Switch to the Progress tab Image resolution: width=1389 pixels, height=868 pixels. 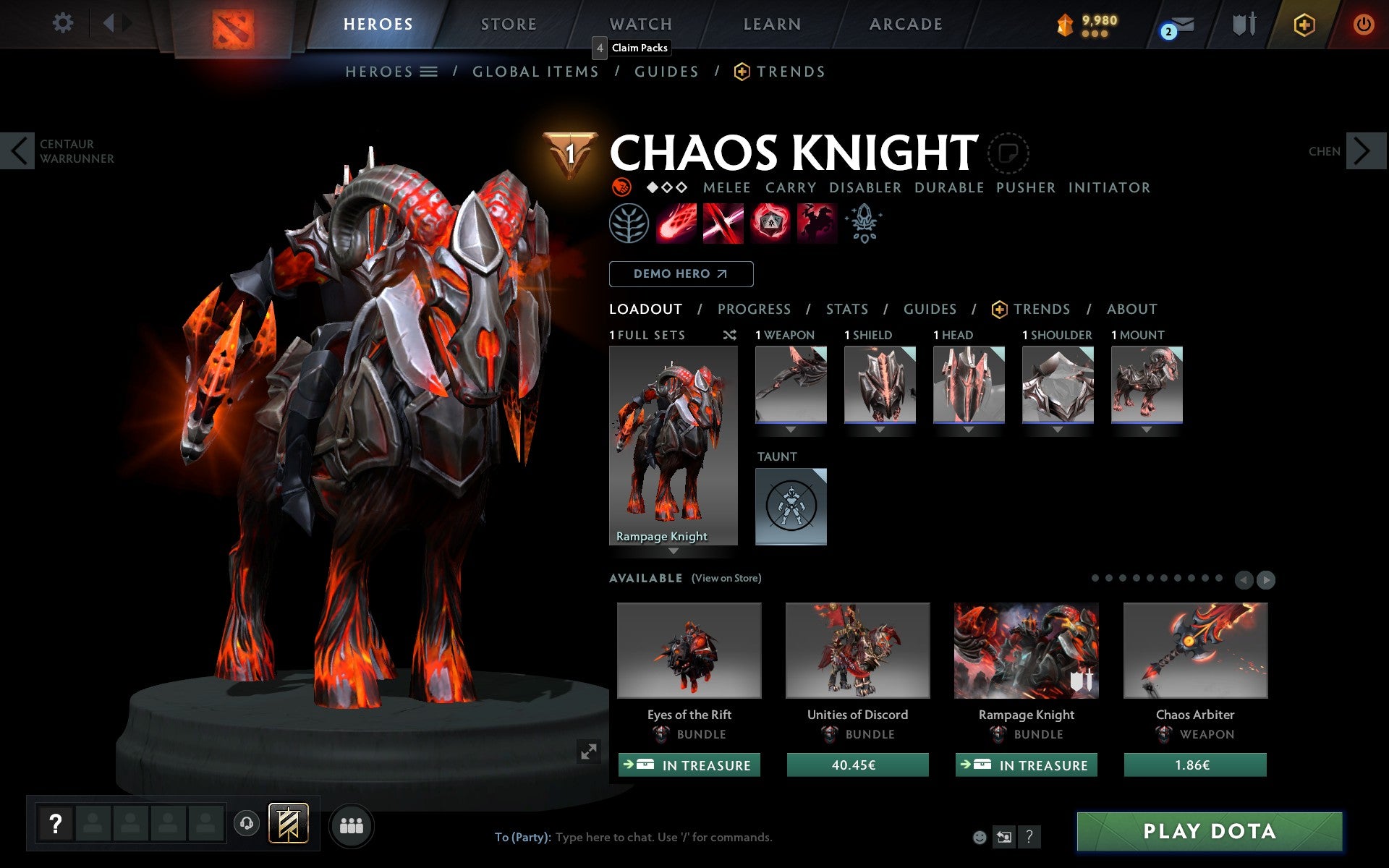754,309
